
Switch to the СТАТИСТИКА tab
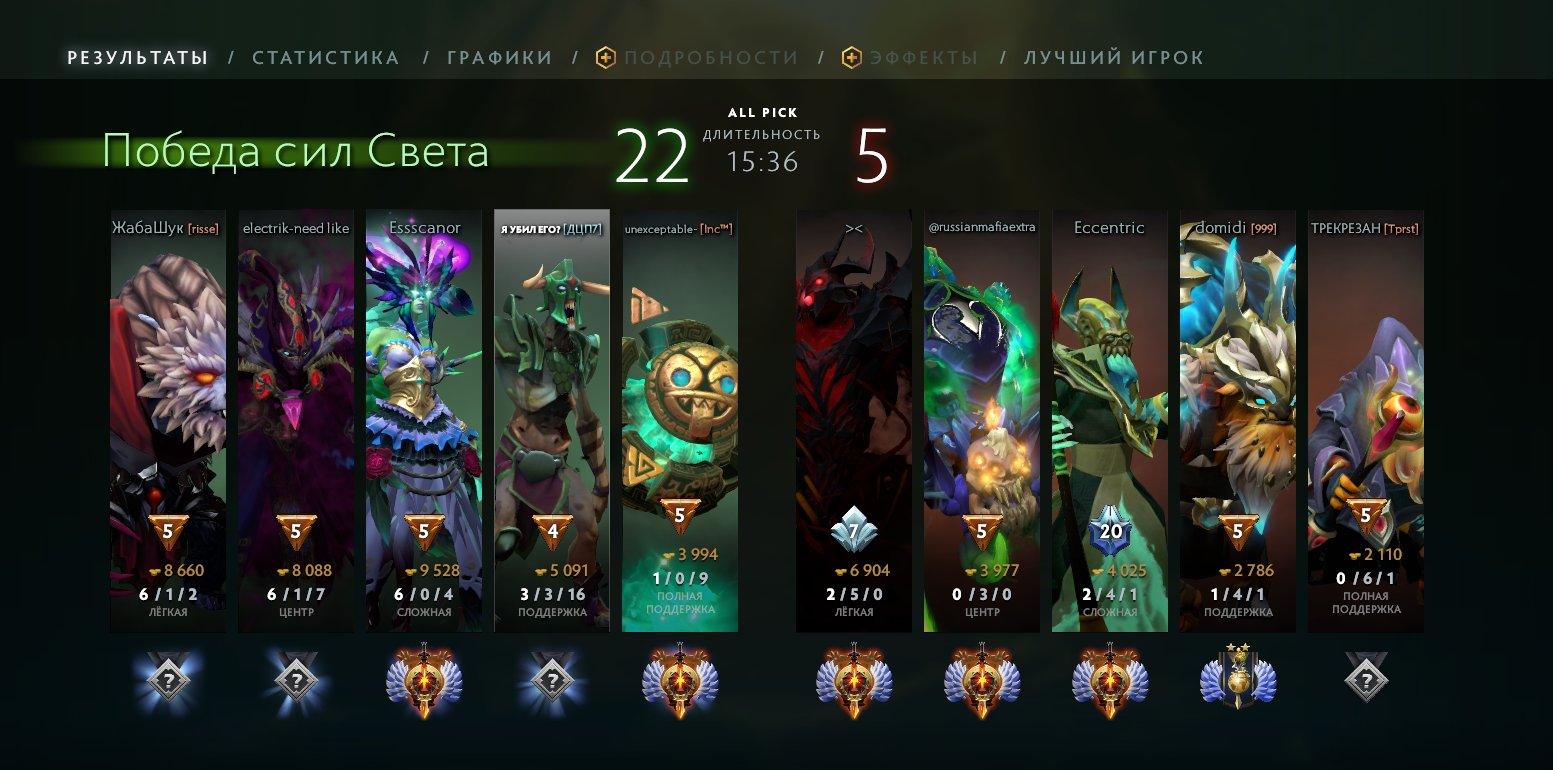(x=325, y=57)
